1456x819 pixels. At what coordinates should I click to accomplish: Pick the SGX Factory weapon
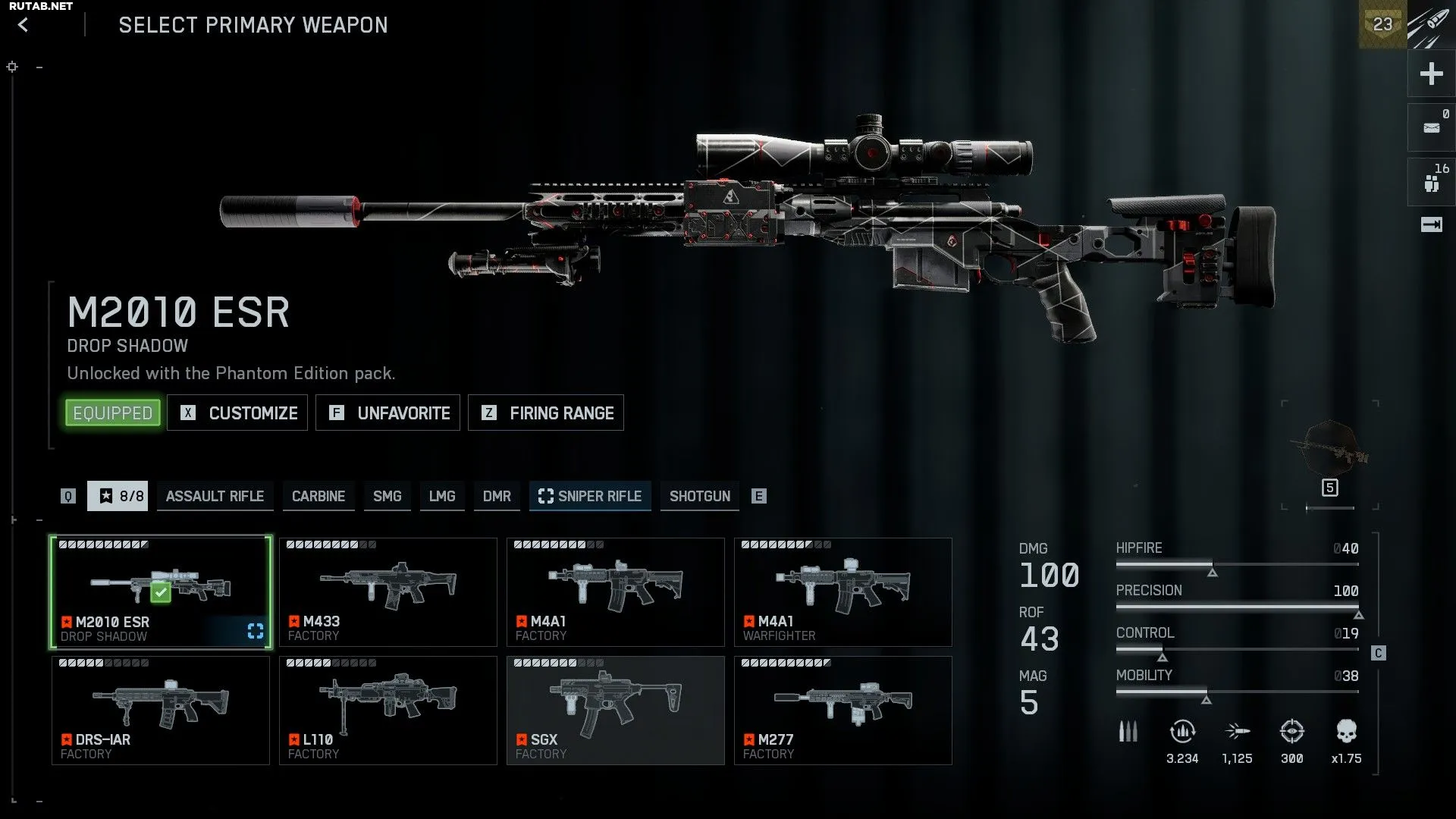pyautogui.click(x=615, y=711)
